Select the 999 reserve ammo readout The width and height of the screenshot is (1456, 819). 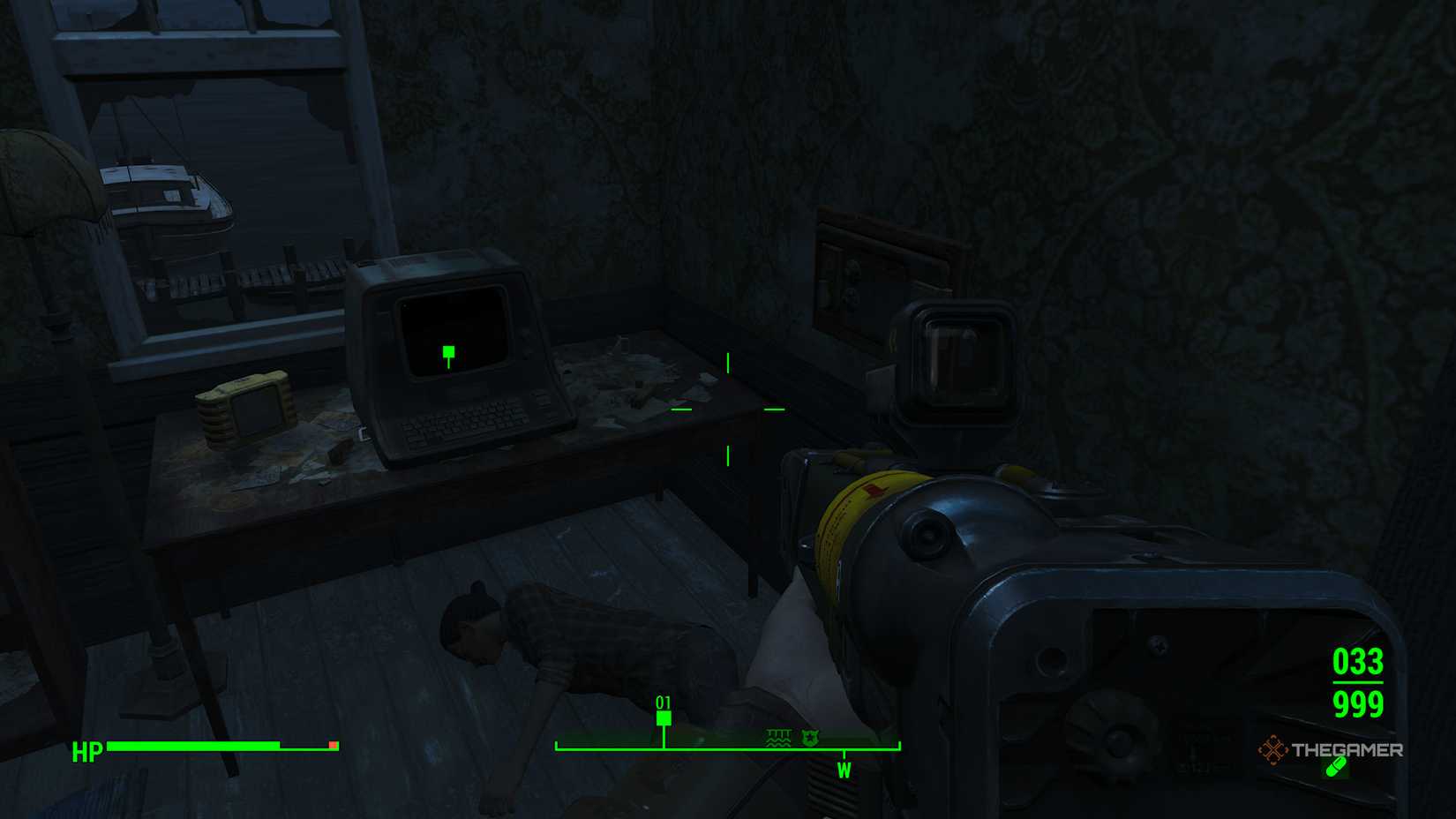tap(1359, 706)
